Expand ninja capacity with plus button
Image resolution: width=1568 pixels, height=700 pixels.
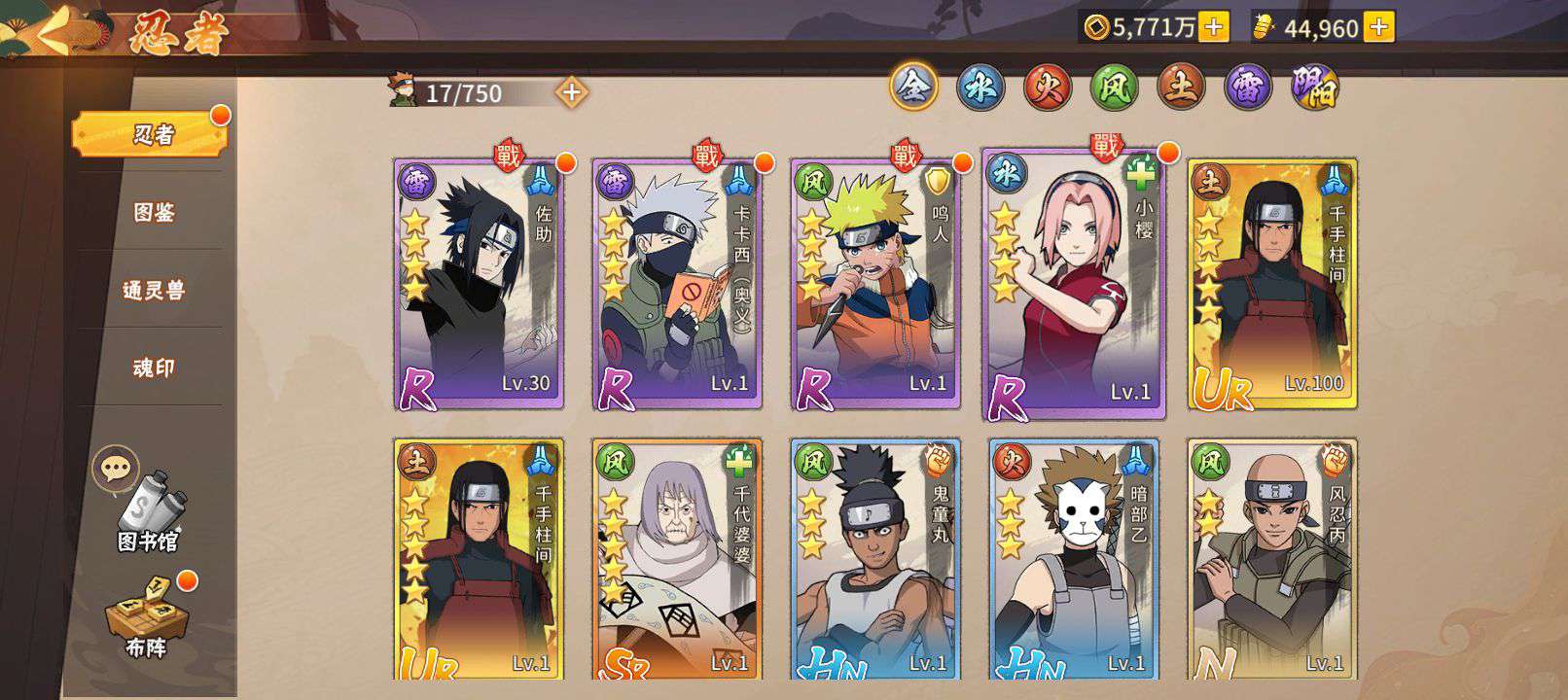click(572, 92)
